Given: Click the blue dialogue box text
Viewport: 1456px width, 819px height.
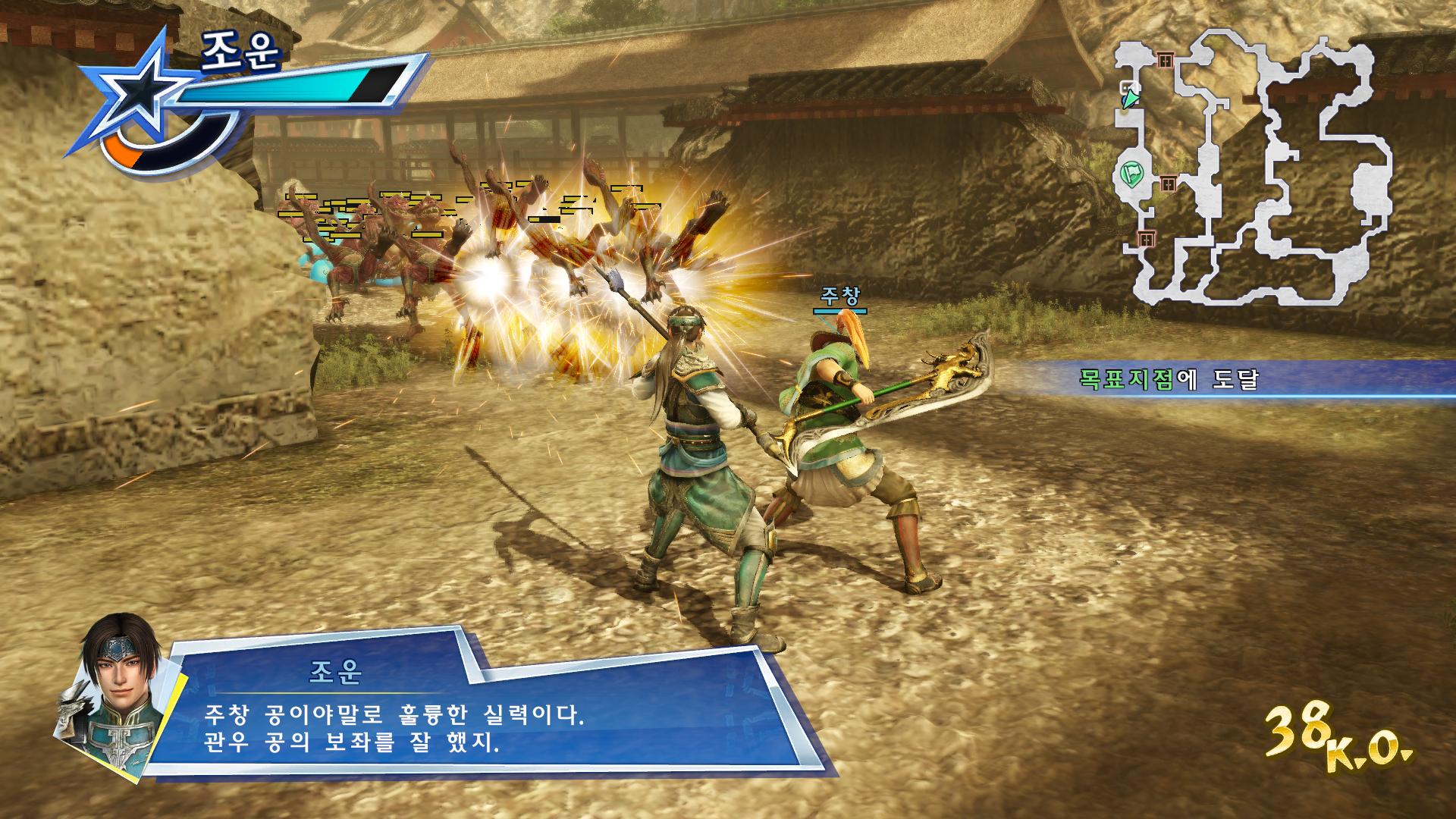Looking at the screenshot, I should coord(394,726).
